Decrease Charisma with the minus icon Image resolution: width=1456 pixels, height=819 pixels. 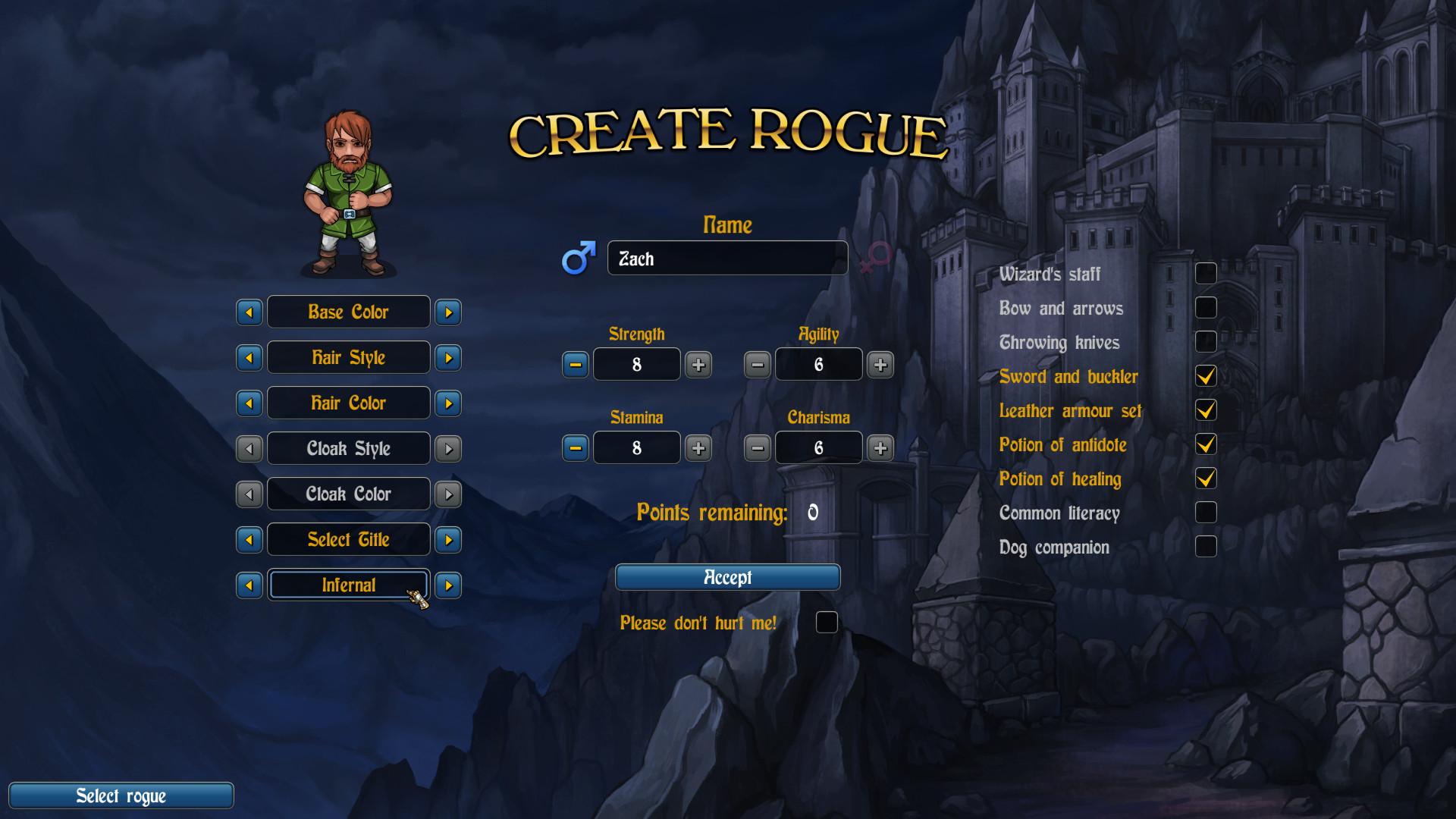point(757,448)
